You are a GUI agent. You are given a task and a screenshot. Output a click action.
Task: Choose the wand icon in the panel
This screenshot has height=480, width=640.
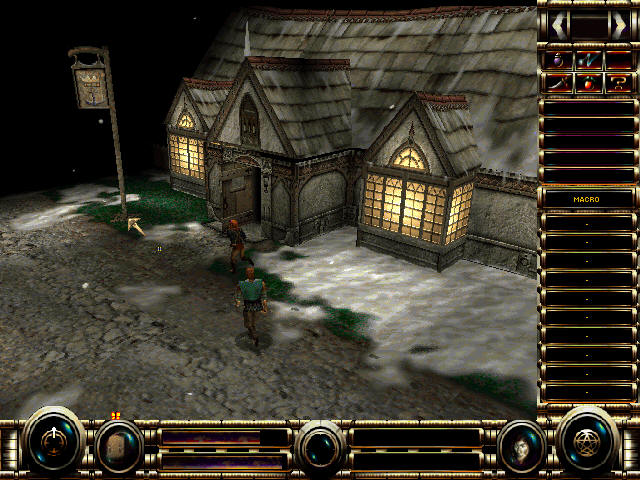coord(589,60)
